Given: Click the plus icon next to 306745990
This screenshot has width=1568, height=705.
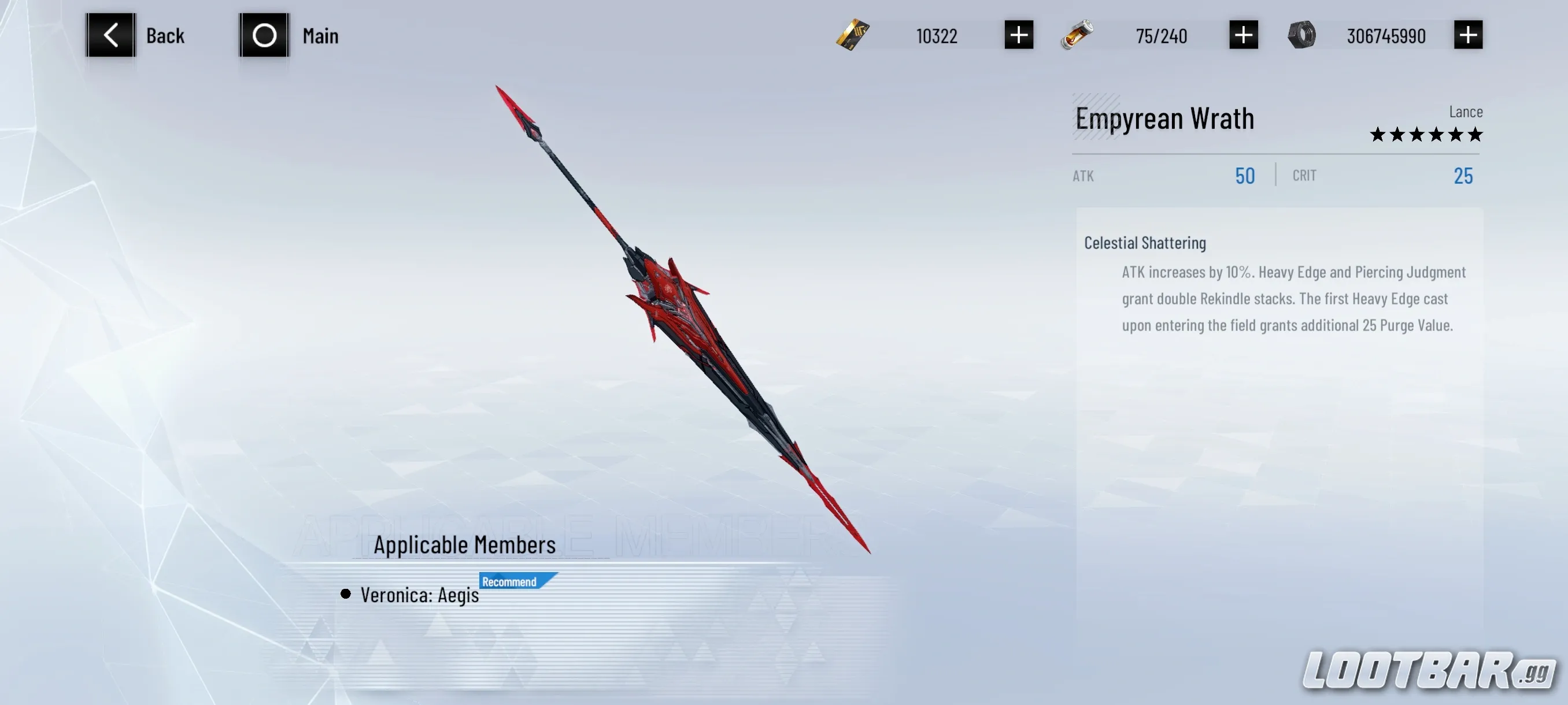Looking at the screenshot, I should click(x=1469, y=35).
